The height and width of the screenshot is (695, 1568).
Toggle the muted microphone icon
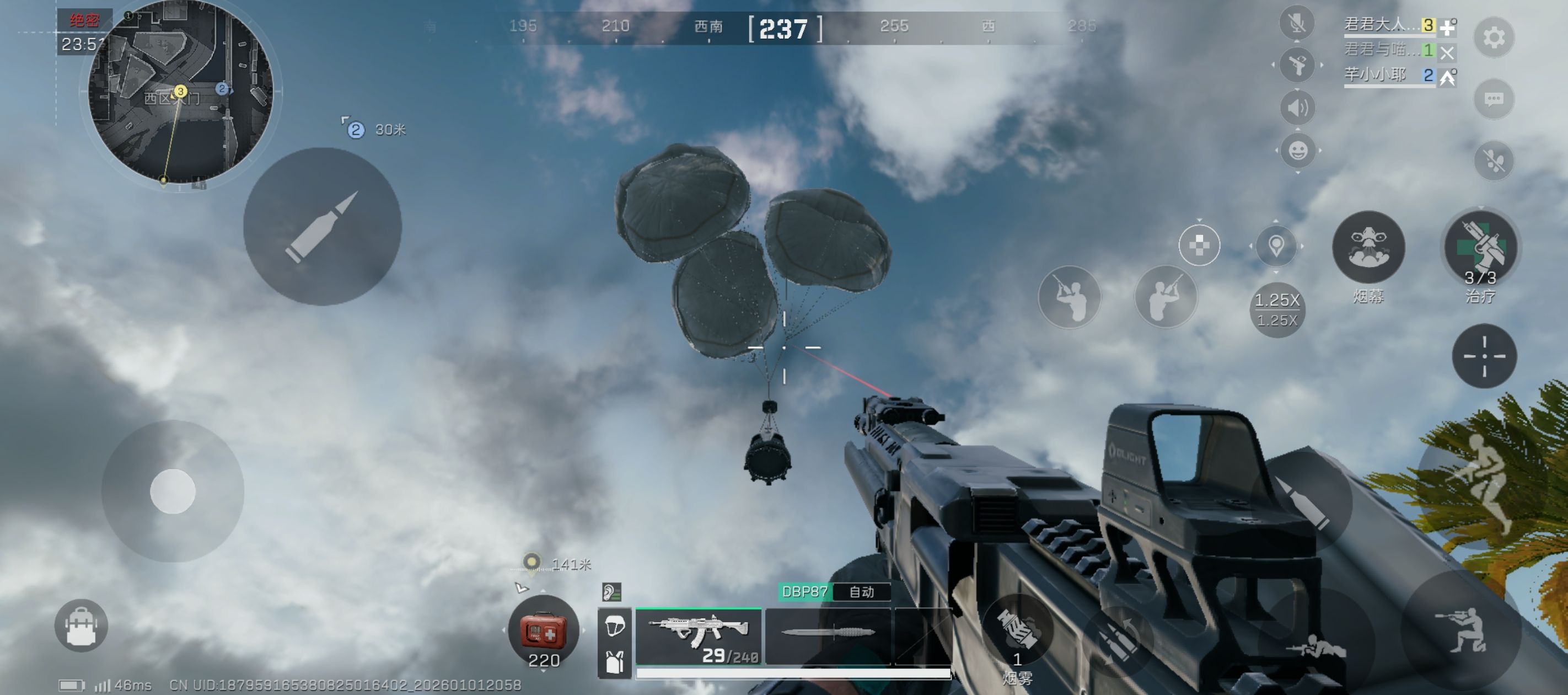click(1297, 23)
